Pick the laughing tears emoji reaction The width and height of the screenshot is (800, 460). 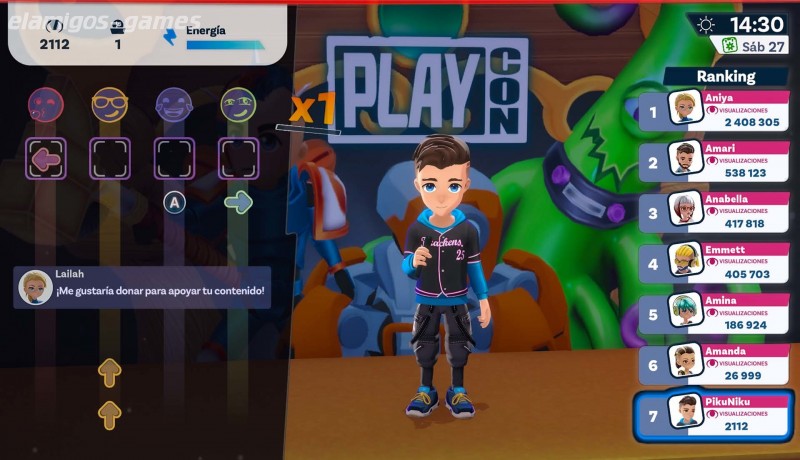tap(174, 103)
